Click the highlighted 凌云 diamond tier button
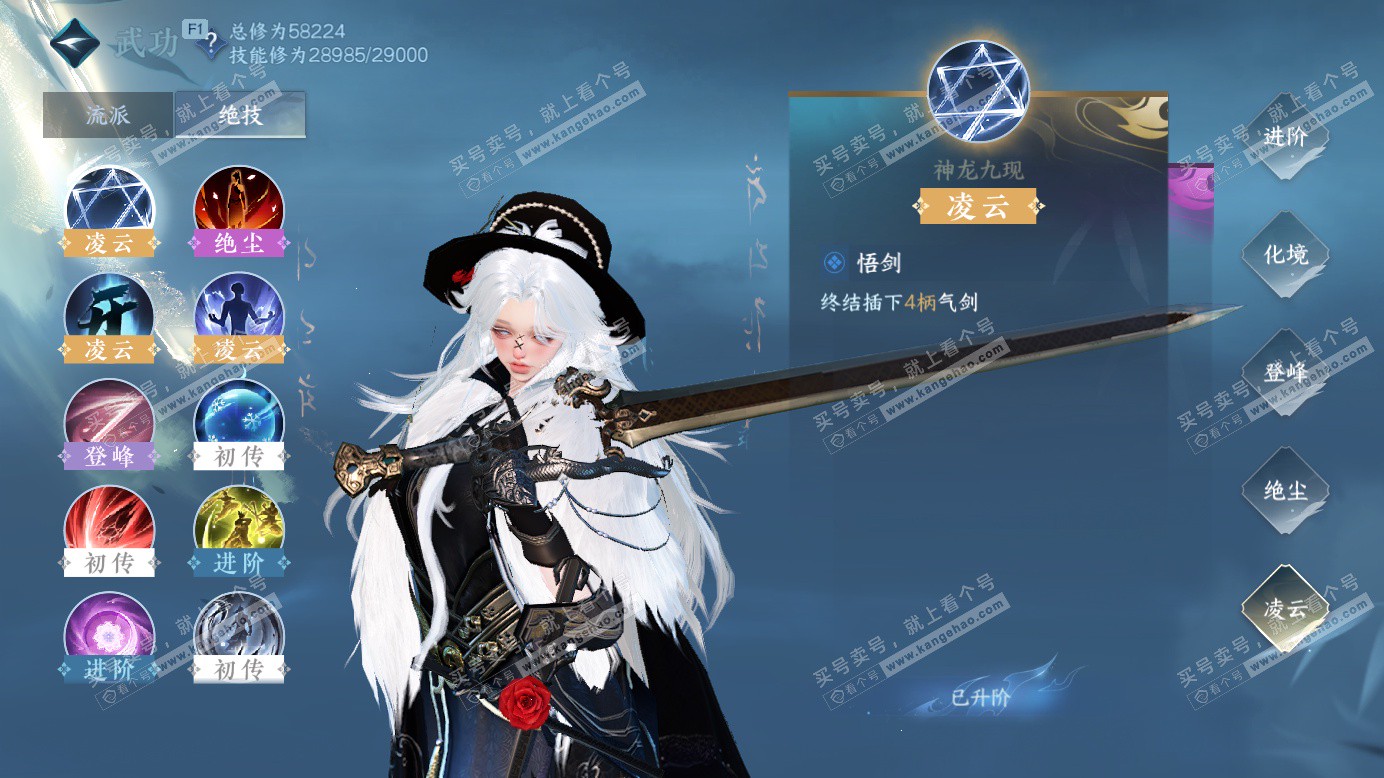 1285,609
